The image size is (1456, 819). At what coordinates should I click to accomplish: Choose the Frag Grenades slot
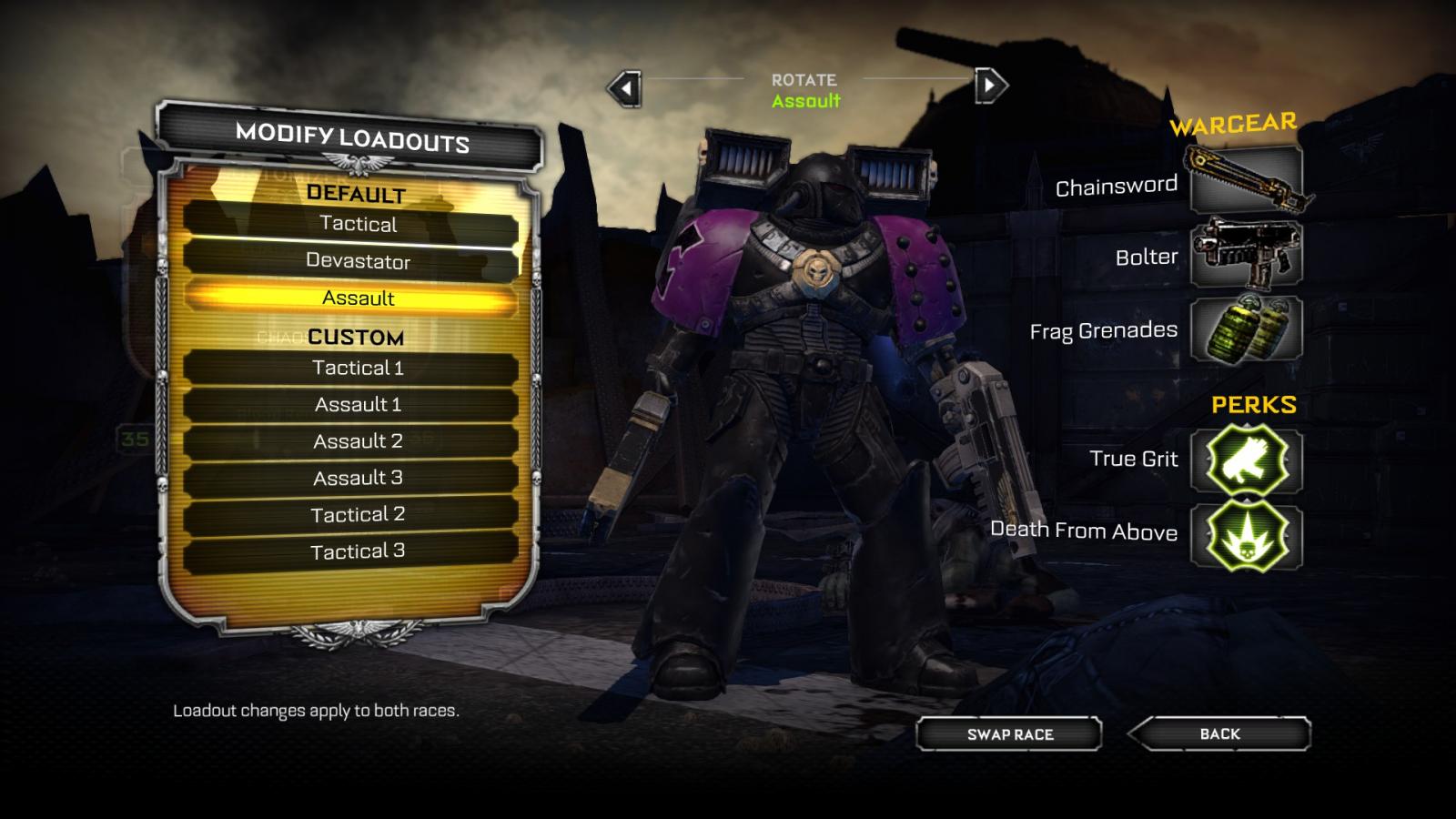[1246, 329]
